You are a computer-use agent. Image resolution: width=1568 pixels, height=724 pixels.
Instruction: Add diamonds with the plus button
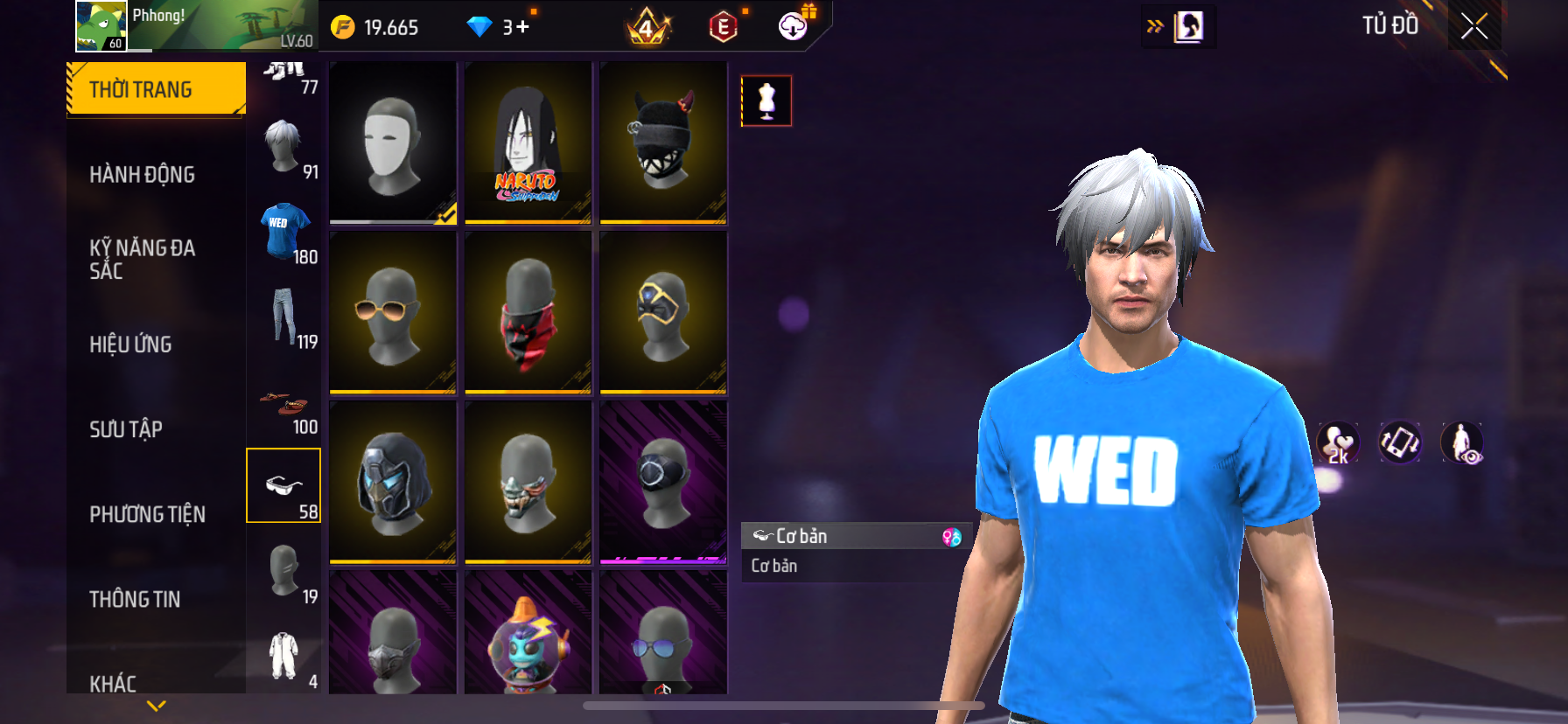coord(522,27)
